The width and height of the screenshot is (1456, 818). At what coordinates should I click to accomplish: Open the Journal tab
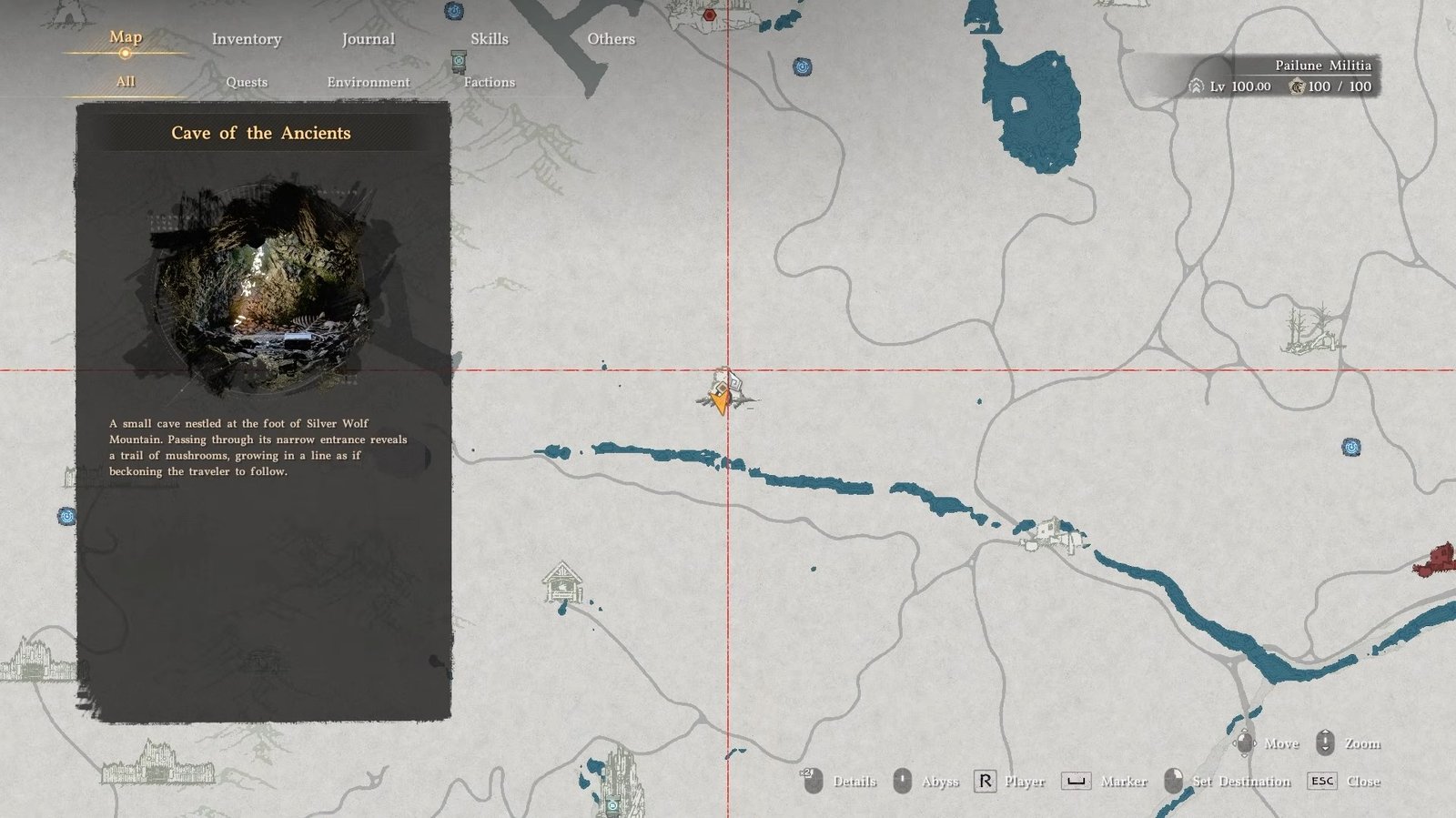tap(368, 39)
